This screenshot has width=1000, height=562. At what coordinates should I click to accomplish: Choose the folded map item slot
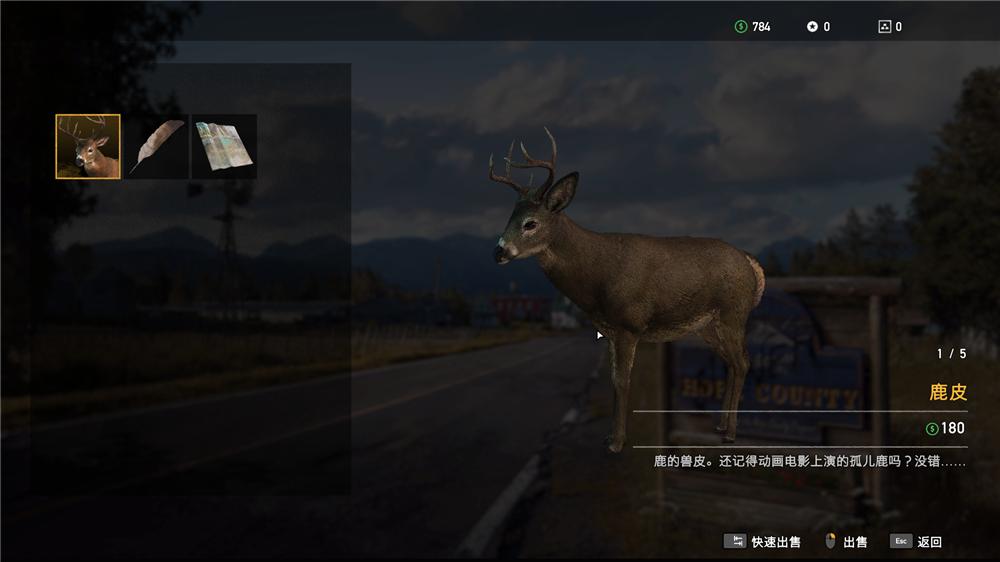pos(224,146)
